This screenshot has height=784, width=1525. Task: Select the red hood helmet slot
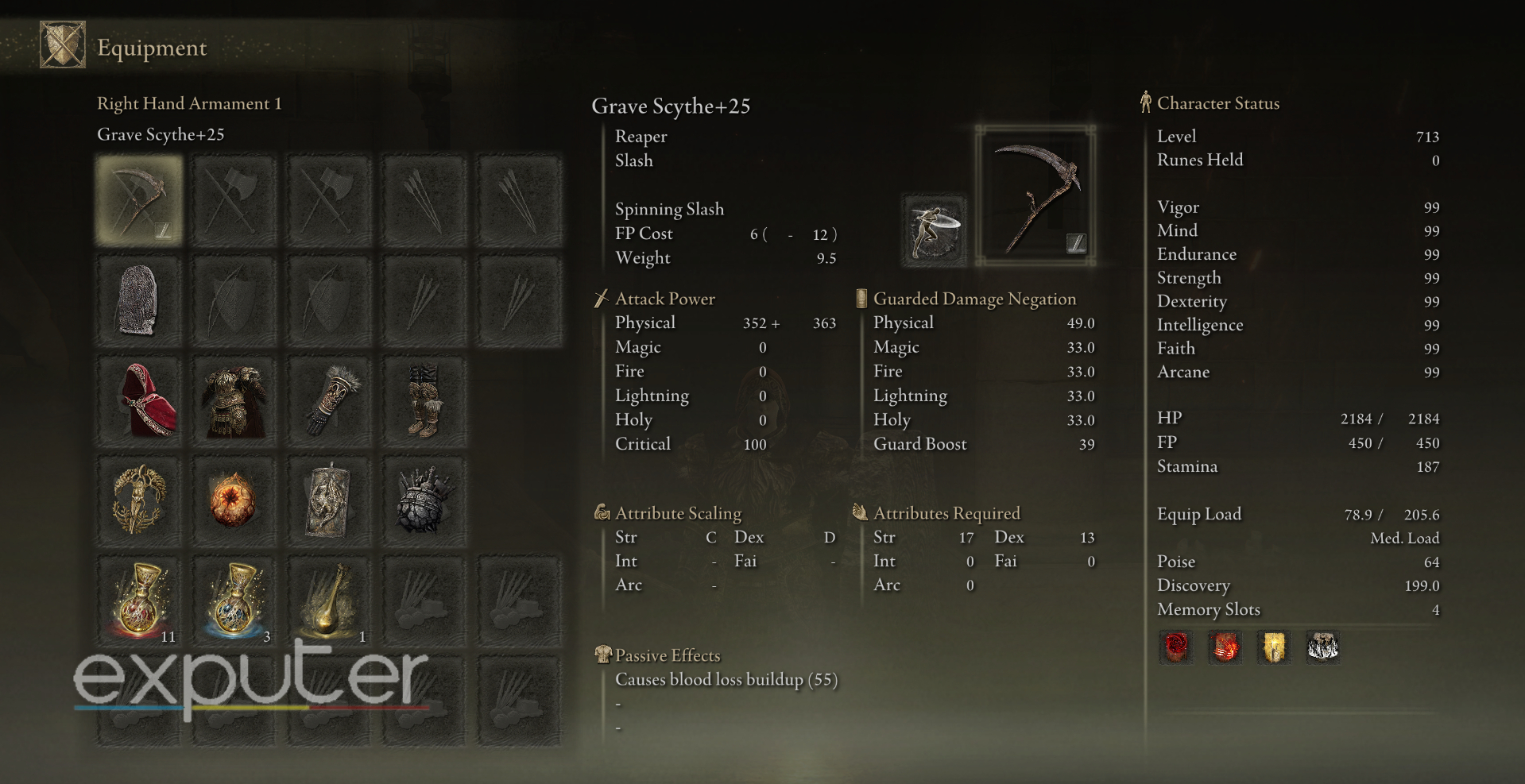coord(138,400)
